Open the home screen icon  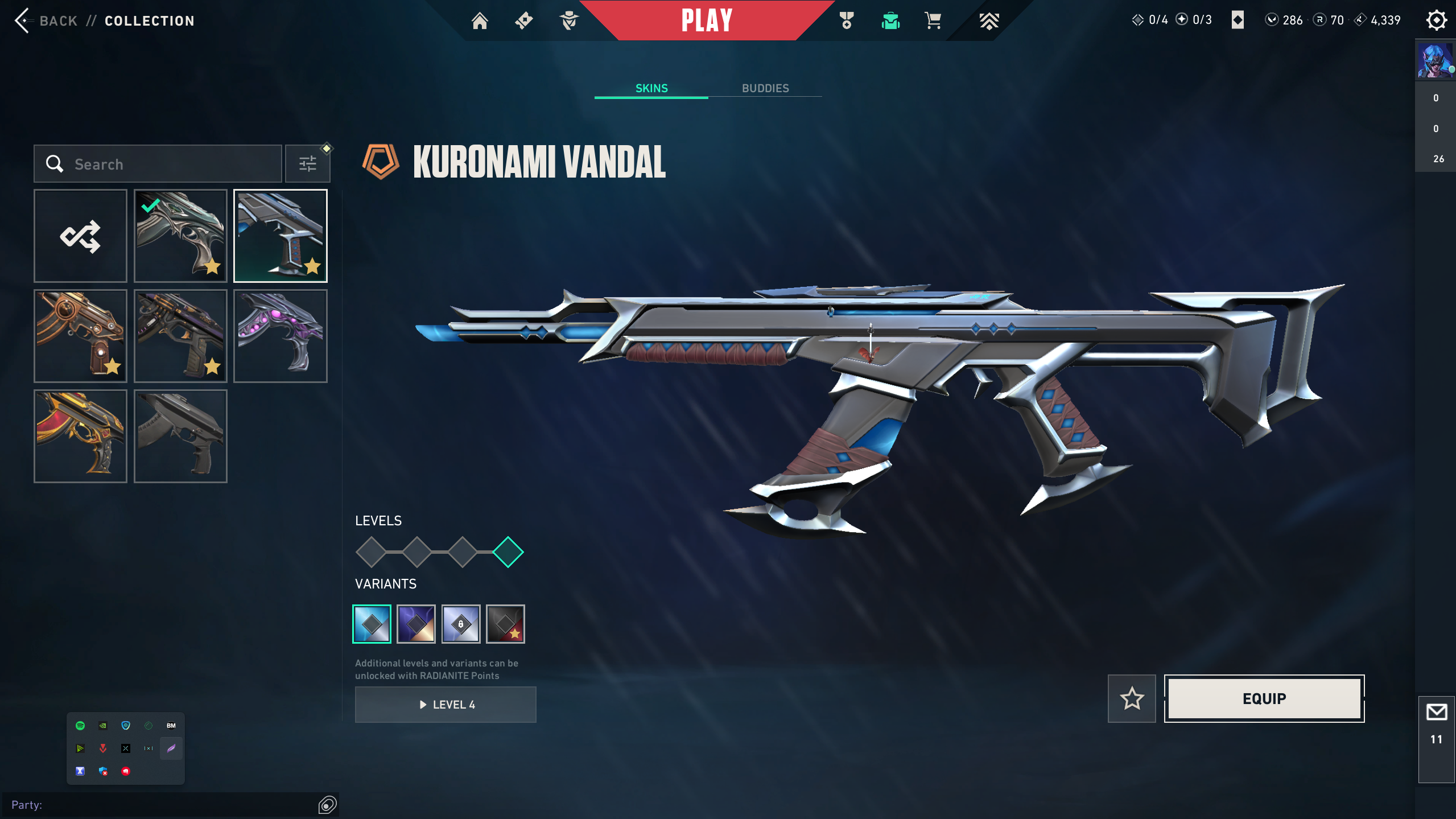click(x=480, y=21)
